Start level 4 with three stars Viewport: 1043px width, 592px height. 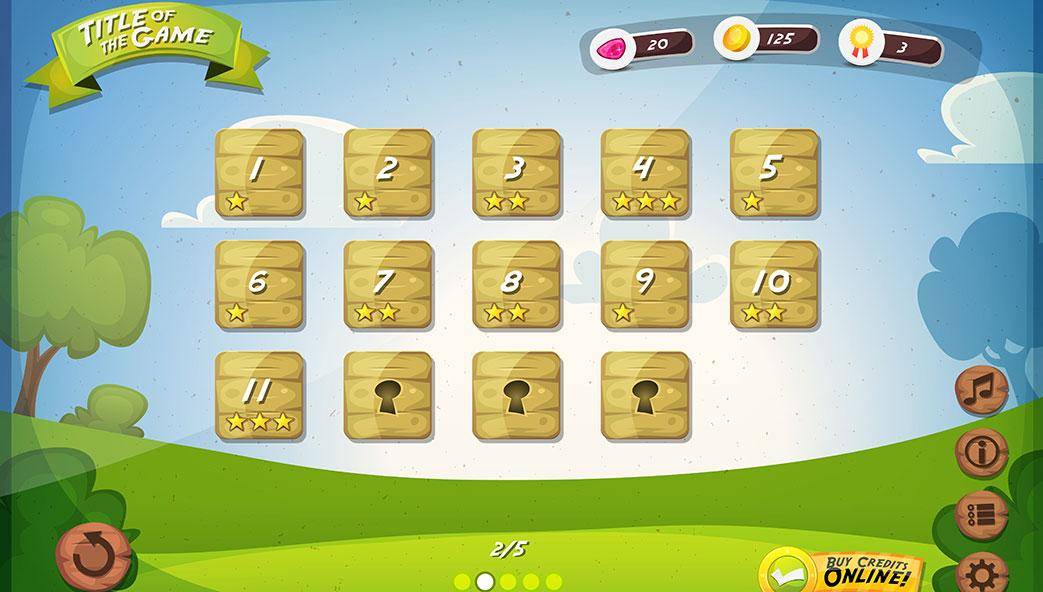click(645, 173)
